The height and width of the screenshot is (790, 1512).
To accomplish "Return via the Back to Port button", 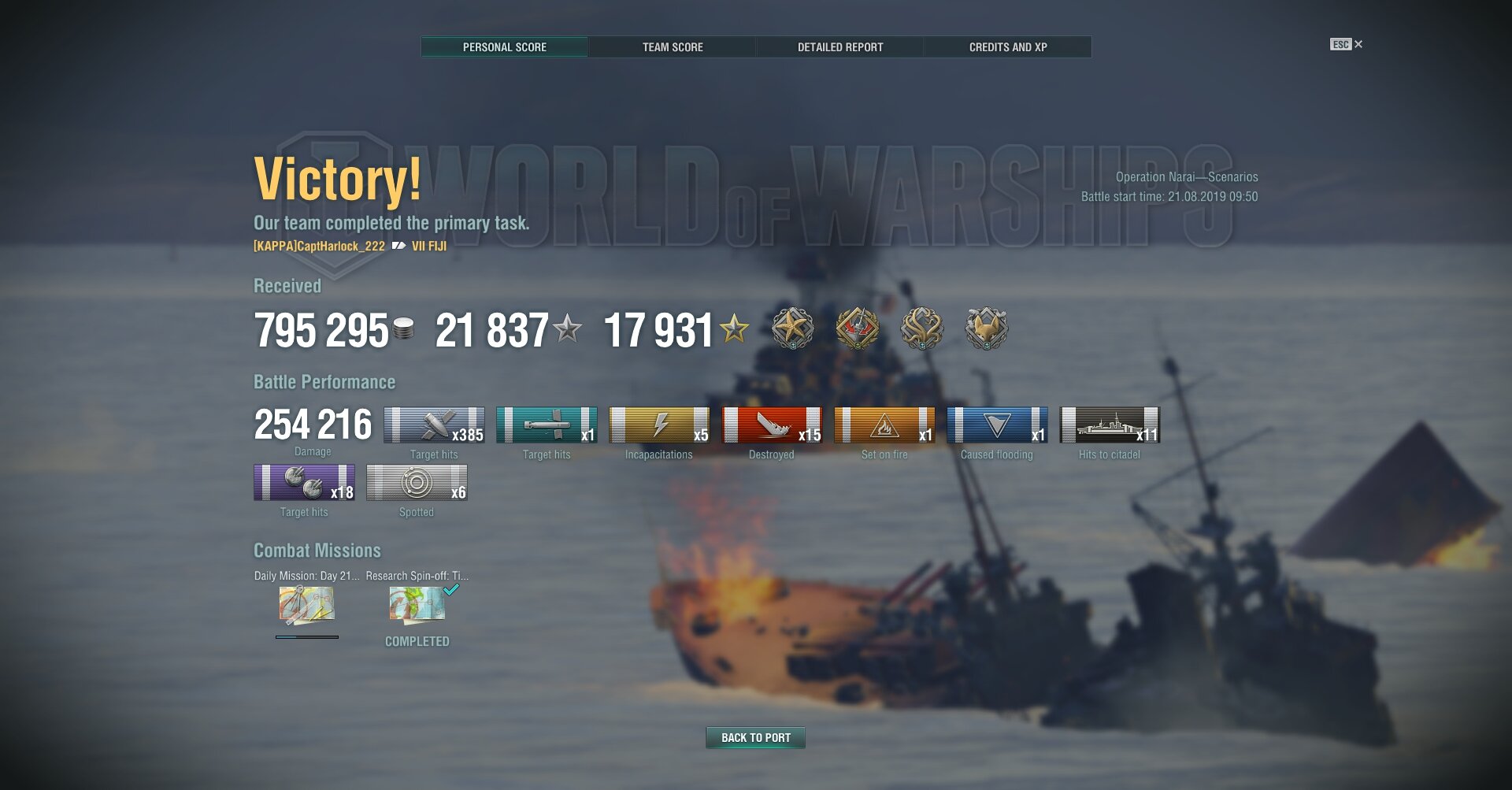I will (755, 738).
